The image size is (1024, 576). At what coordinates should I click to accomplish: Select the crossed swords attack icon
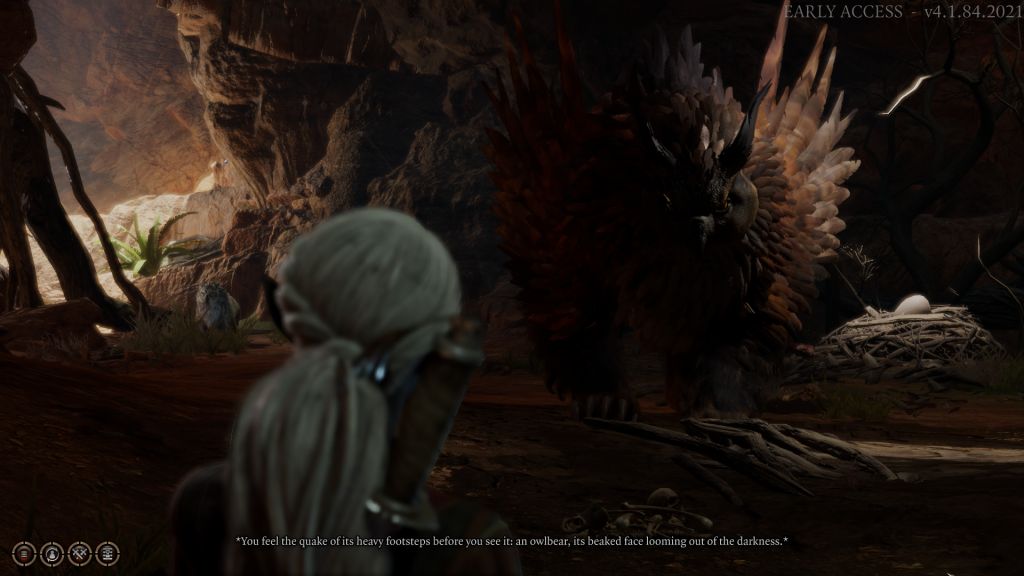(80, 553)
